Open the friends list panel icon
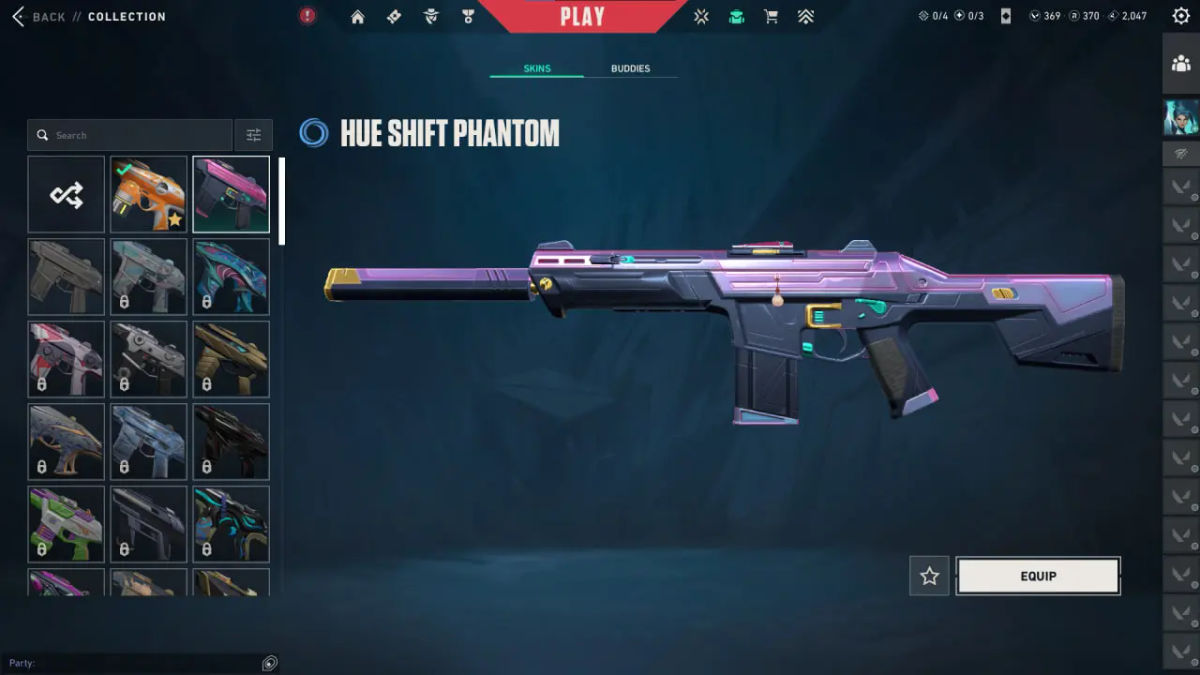This screenshot has height=675, width=1200. [x=1181, y=64]
